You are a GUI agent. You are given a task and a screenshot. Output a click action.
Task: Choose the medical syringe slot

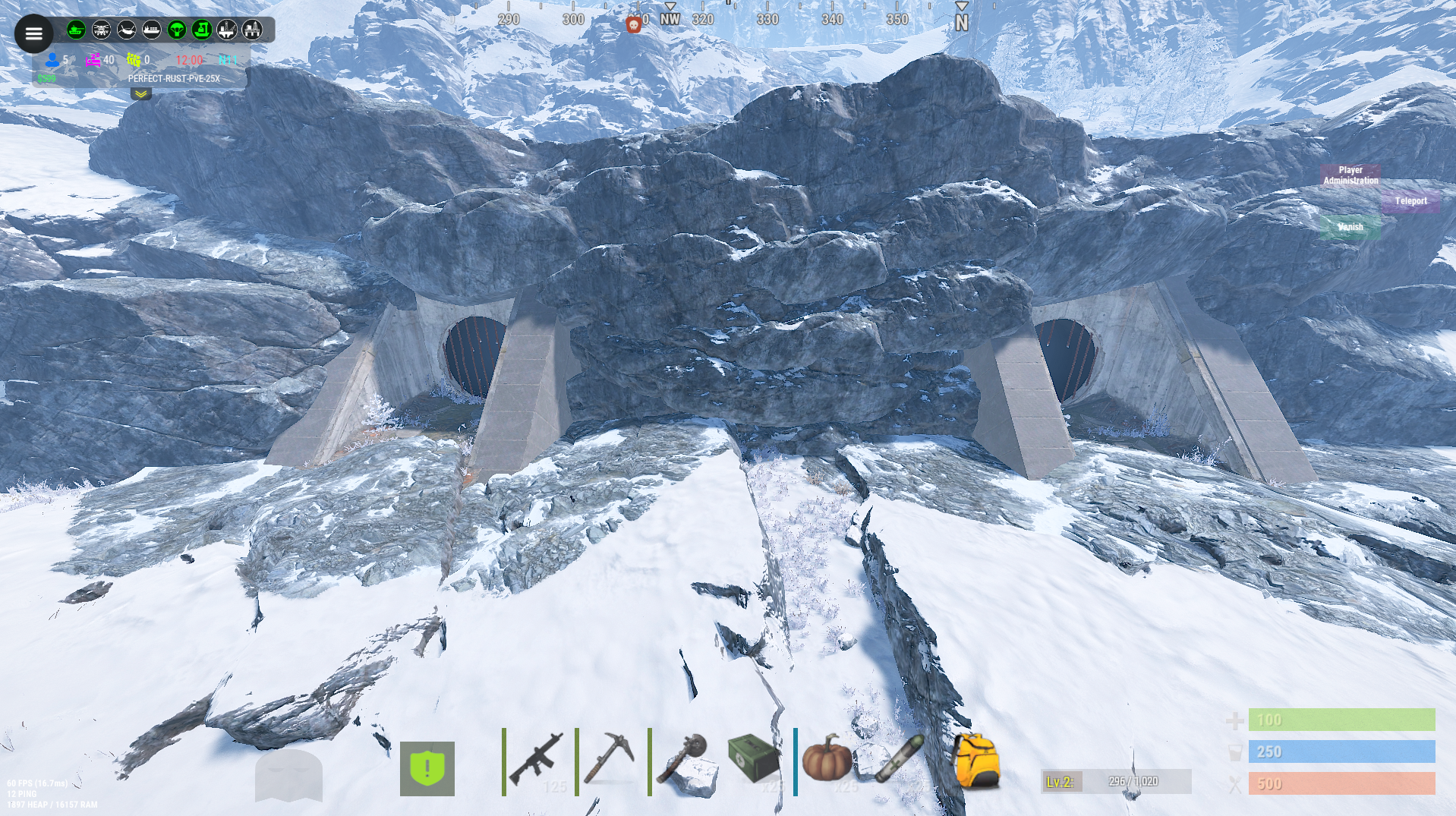pyautogui.click(x=898, y=759)
